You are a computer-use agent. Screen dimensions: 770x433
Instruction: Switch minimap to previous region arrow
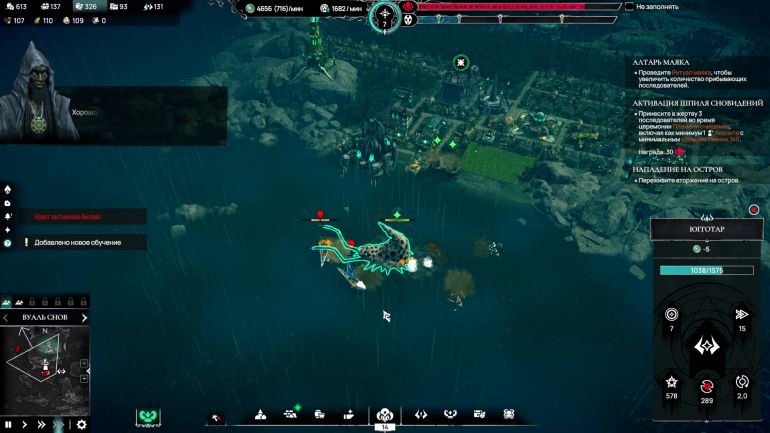pyautogui.click(x=5, y=318)
